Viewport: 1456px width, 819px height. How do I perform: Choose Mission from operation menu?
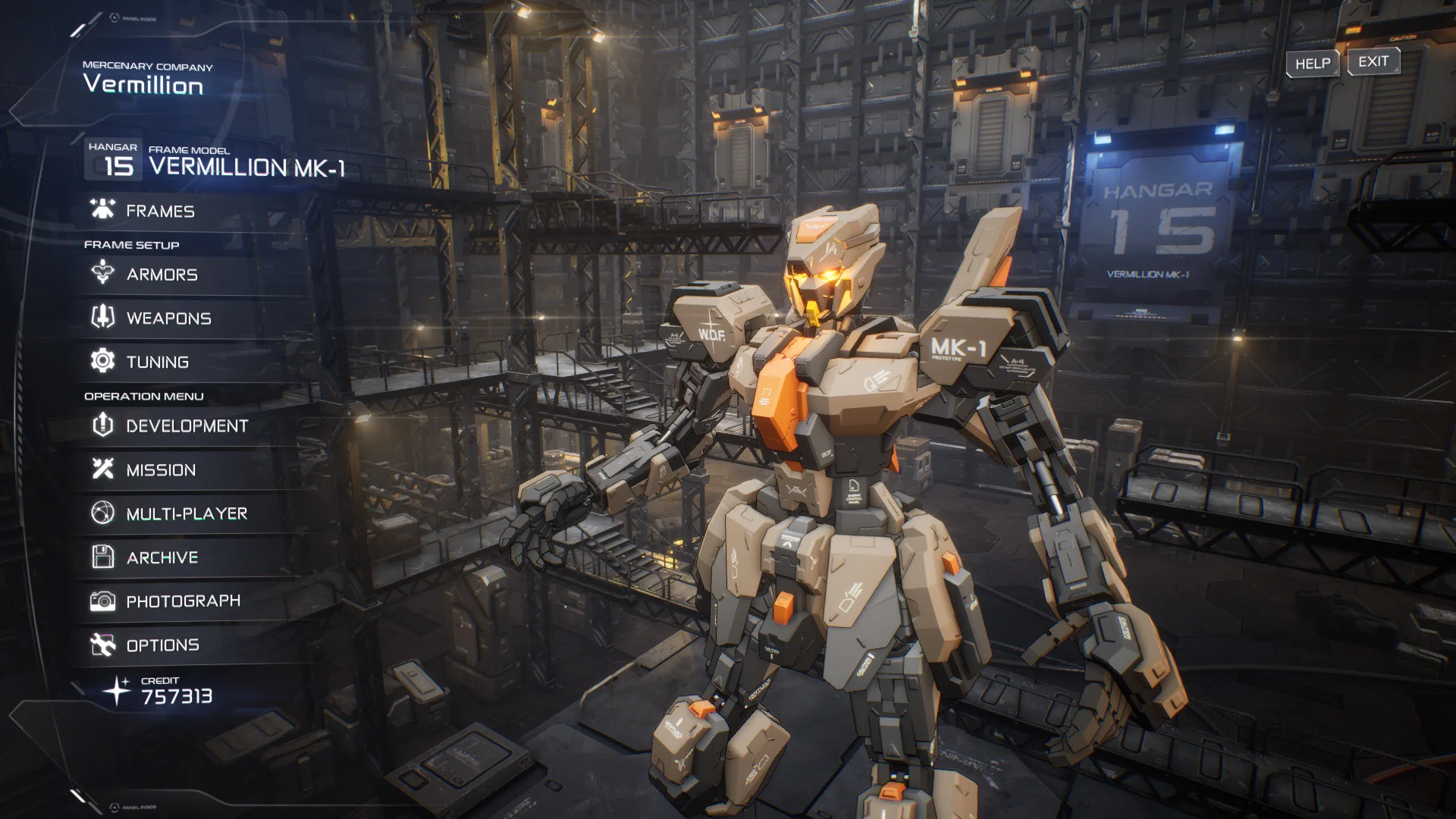[x=161, y=470]
